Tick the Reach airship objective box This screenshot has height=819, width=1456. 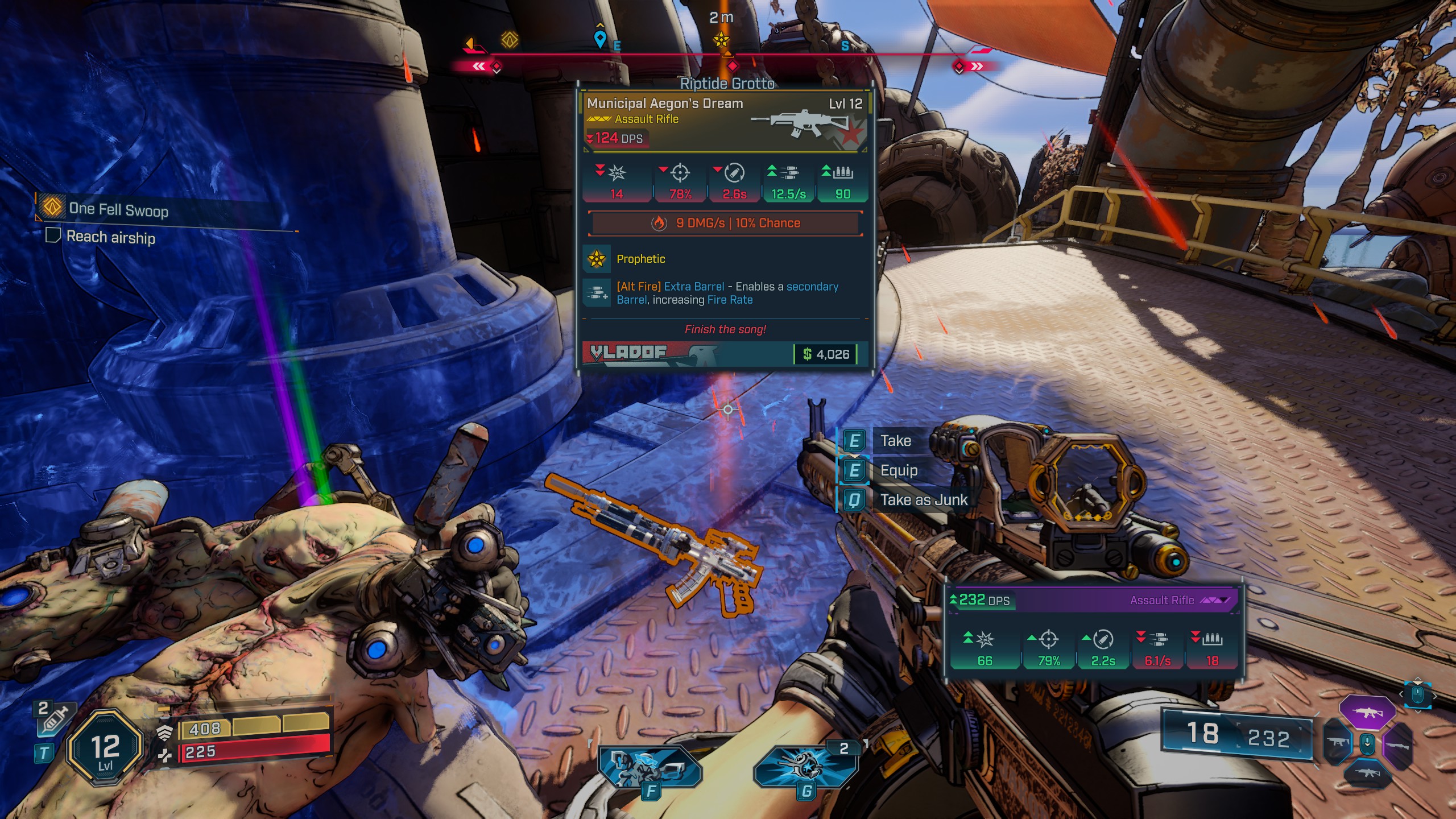[x=53, y=235]
